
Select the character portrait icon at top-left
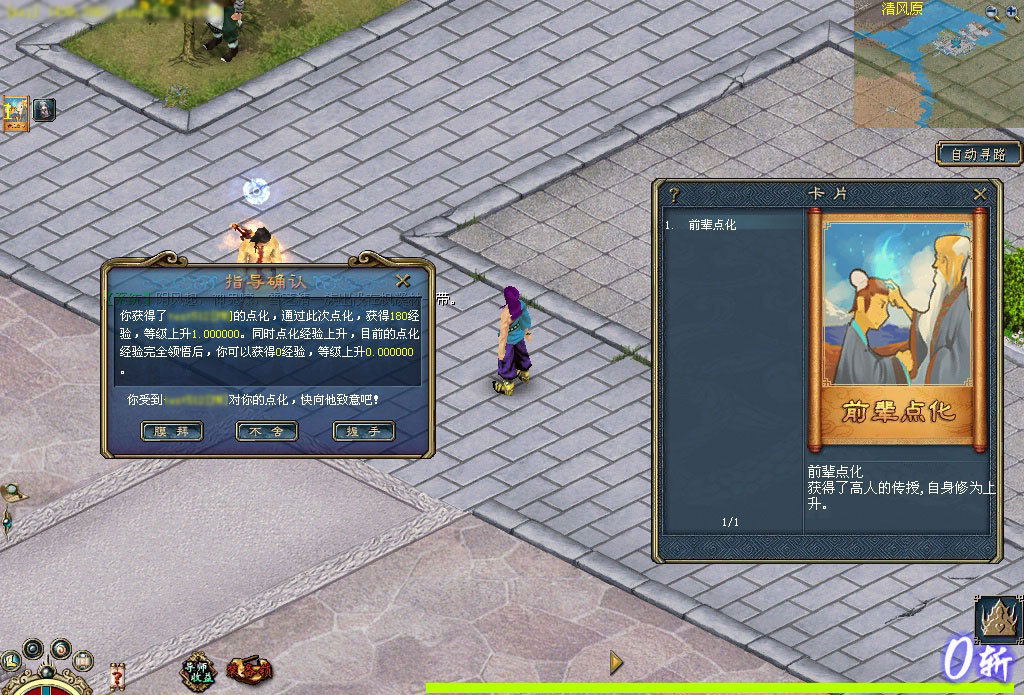(x=44, y=109)
